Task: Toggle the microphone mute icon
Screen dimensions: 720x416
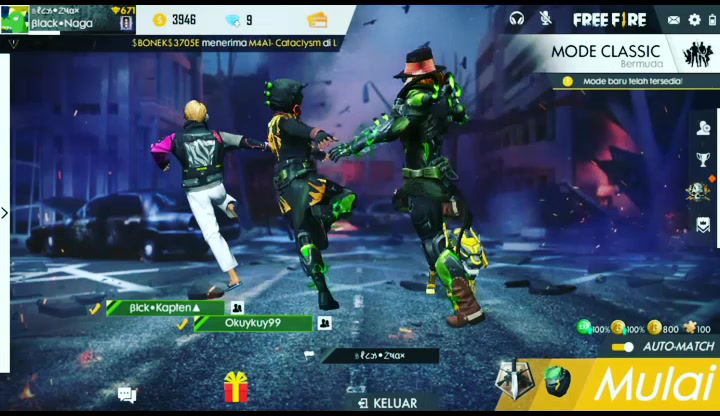Action: tap(546, 19)
